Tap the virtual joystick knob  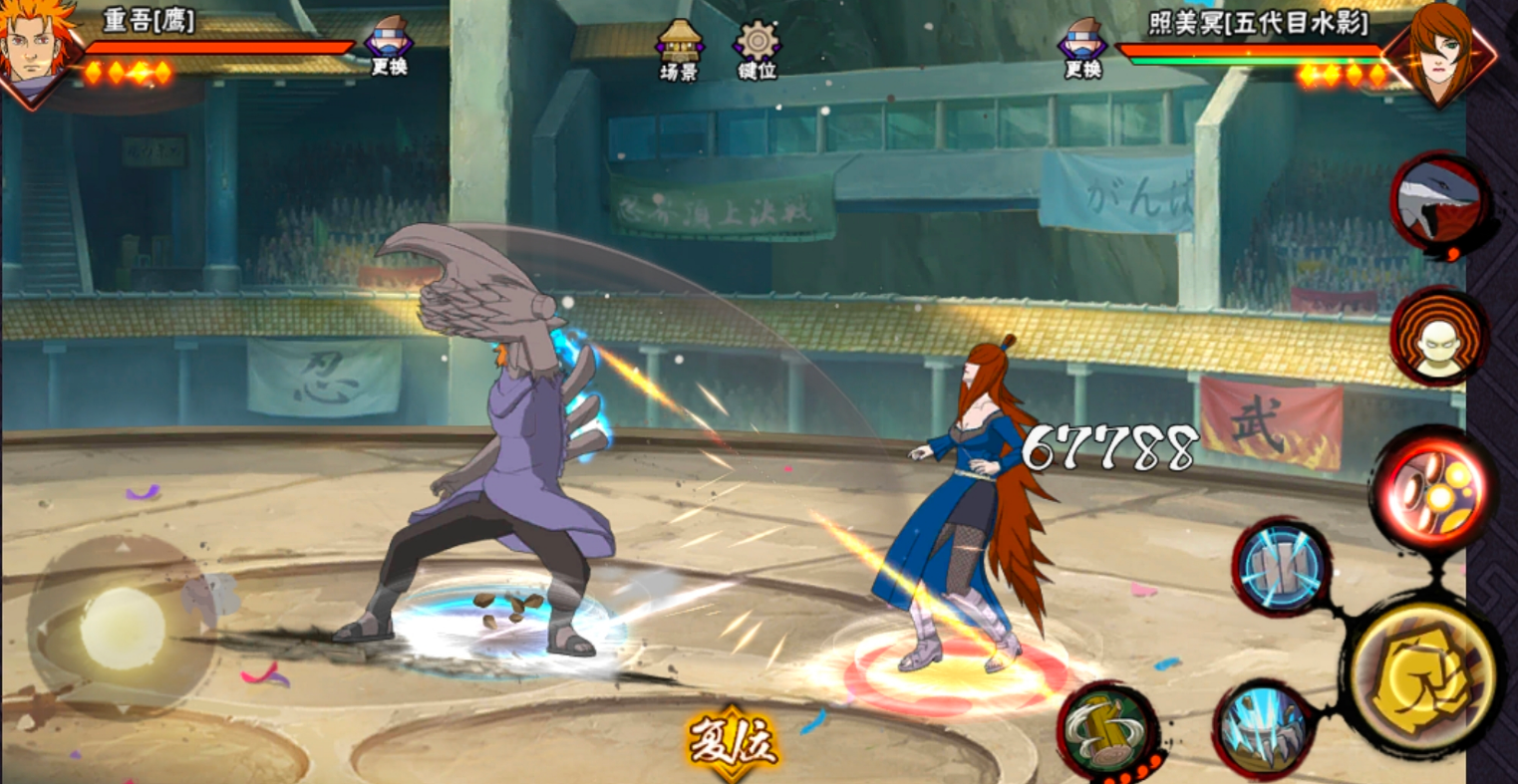click(x=122, y=628)
